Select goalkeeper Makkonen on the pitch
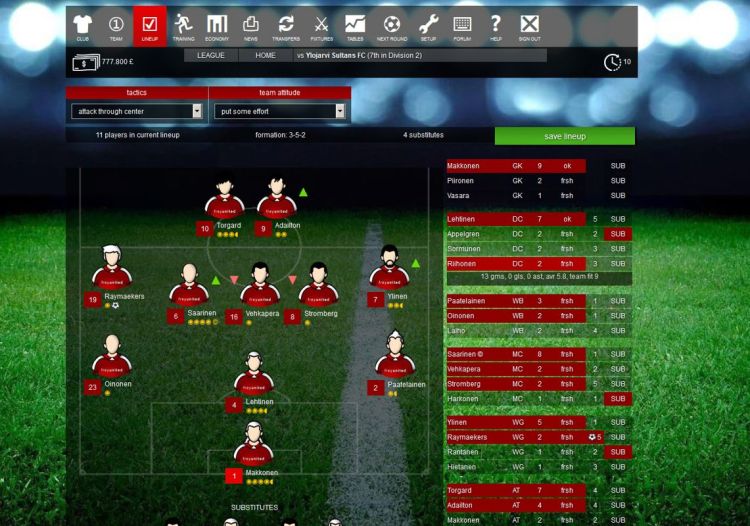Screen dimensions: 750x526 pos(255,445)
